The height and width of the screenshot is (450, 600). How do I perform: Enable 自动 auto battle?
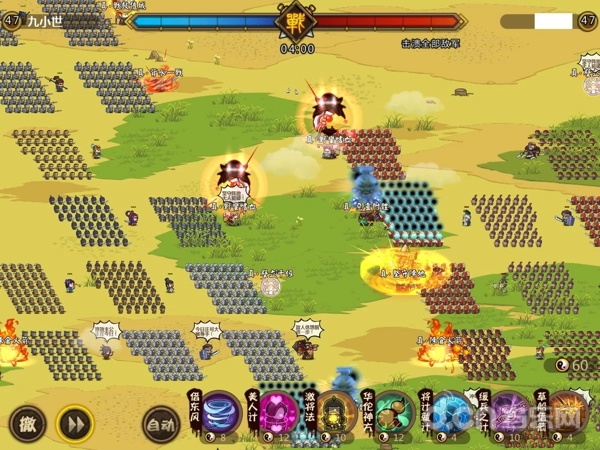pyautogui.click(x=160, y=423)
